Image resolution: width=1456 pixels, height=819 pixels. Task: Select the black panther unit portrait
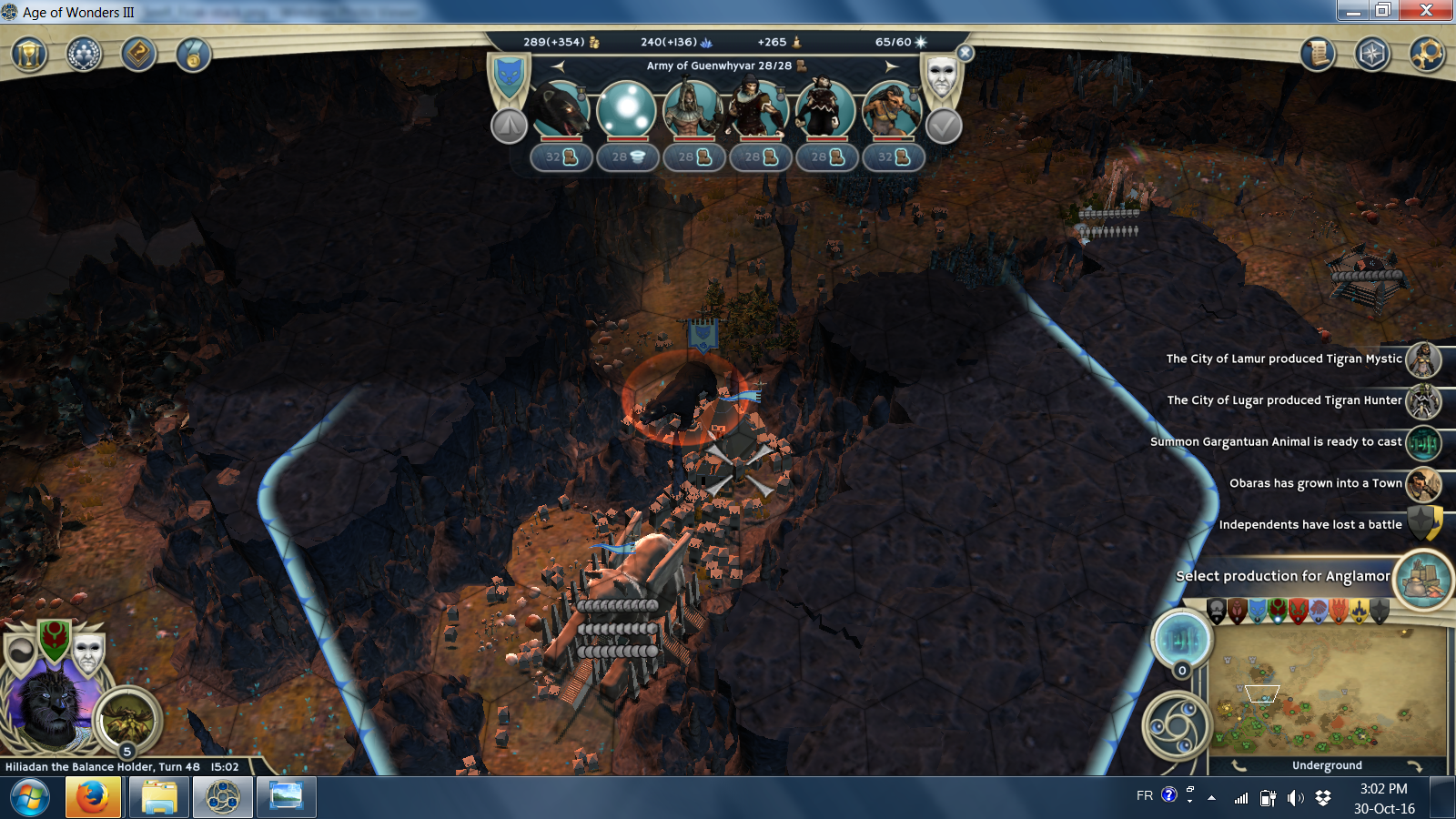(560, 111)
